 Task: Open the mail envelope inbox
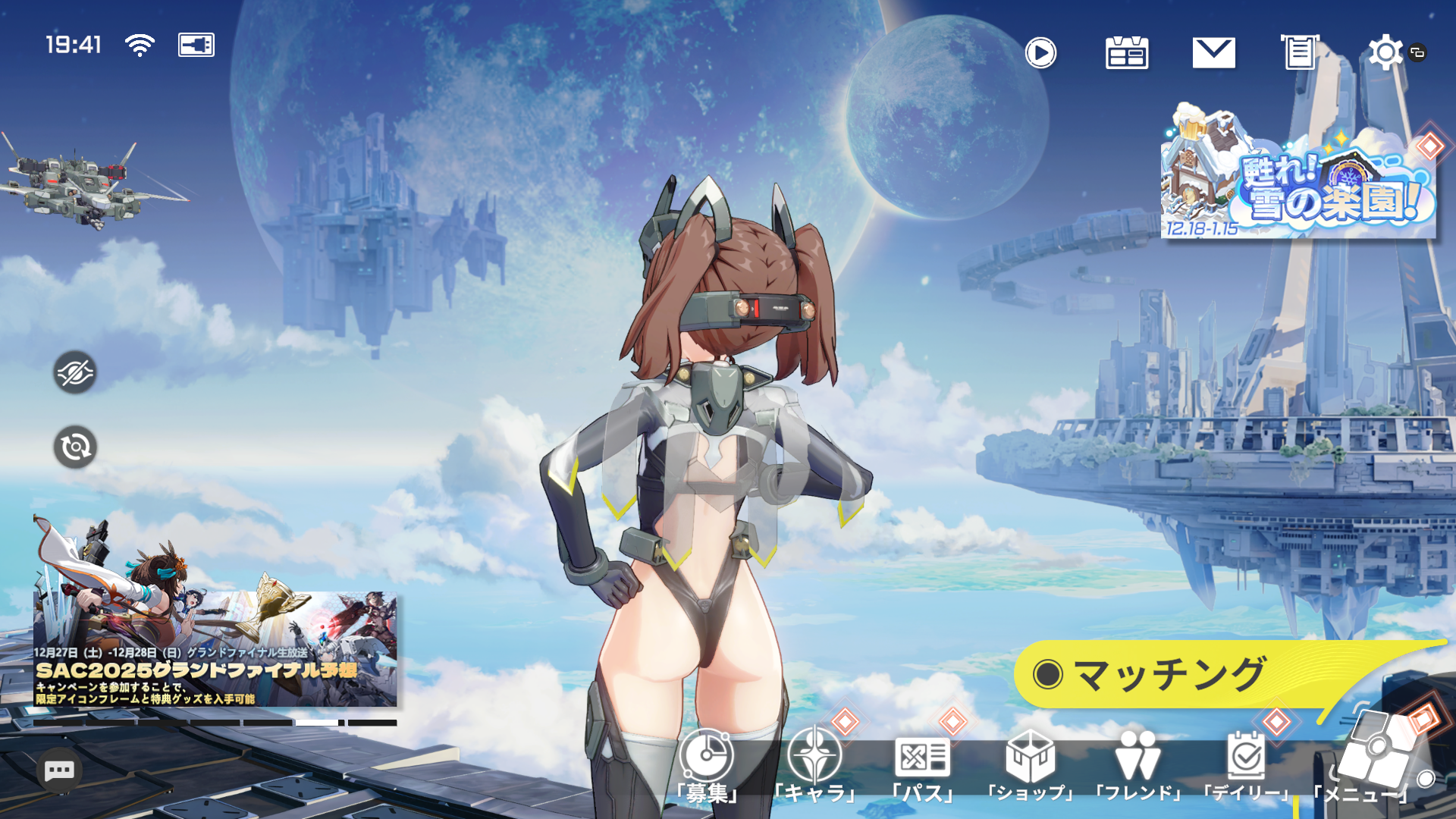pyautogui.click(x=1213, y=52)
